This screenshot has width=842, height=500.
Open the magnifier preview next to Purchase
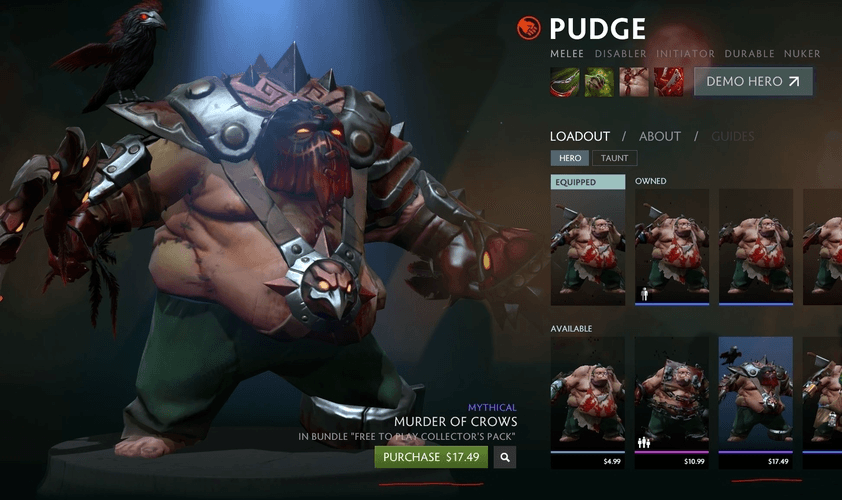pos(506,457)
